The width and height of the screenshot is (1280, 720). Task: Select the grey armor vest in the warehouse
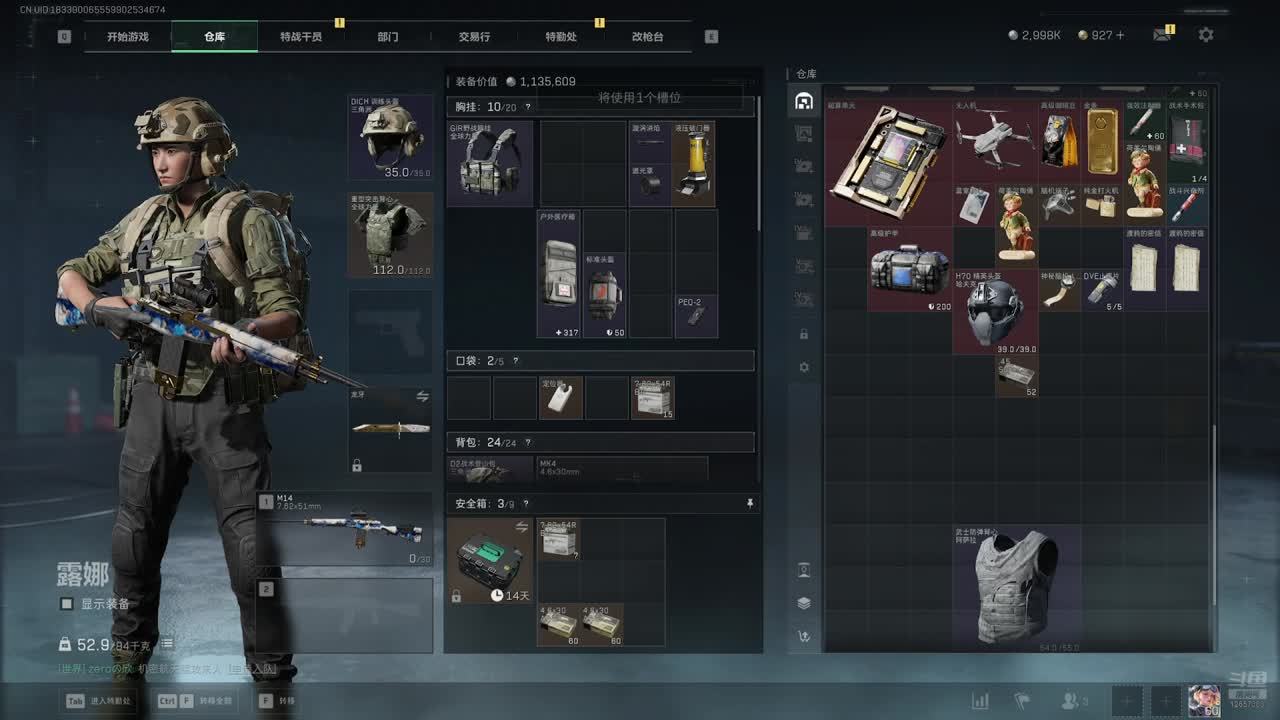(1016, 588)
